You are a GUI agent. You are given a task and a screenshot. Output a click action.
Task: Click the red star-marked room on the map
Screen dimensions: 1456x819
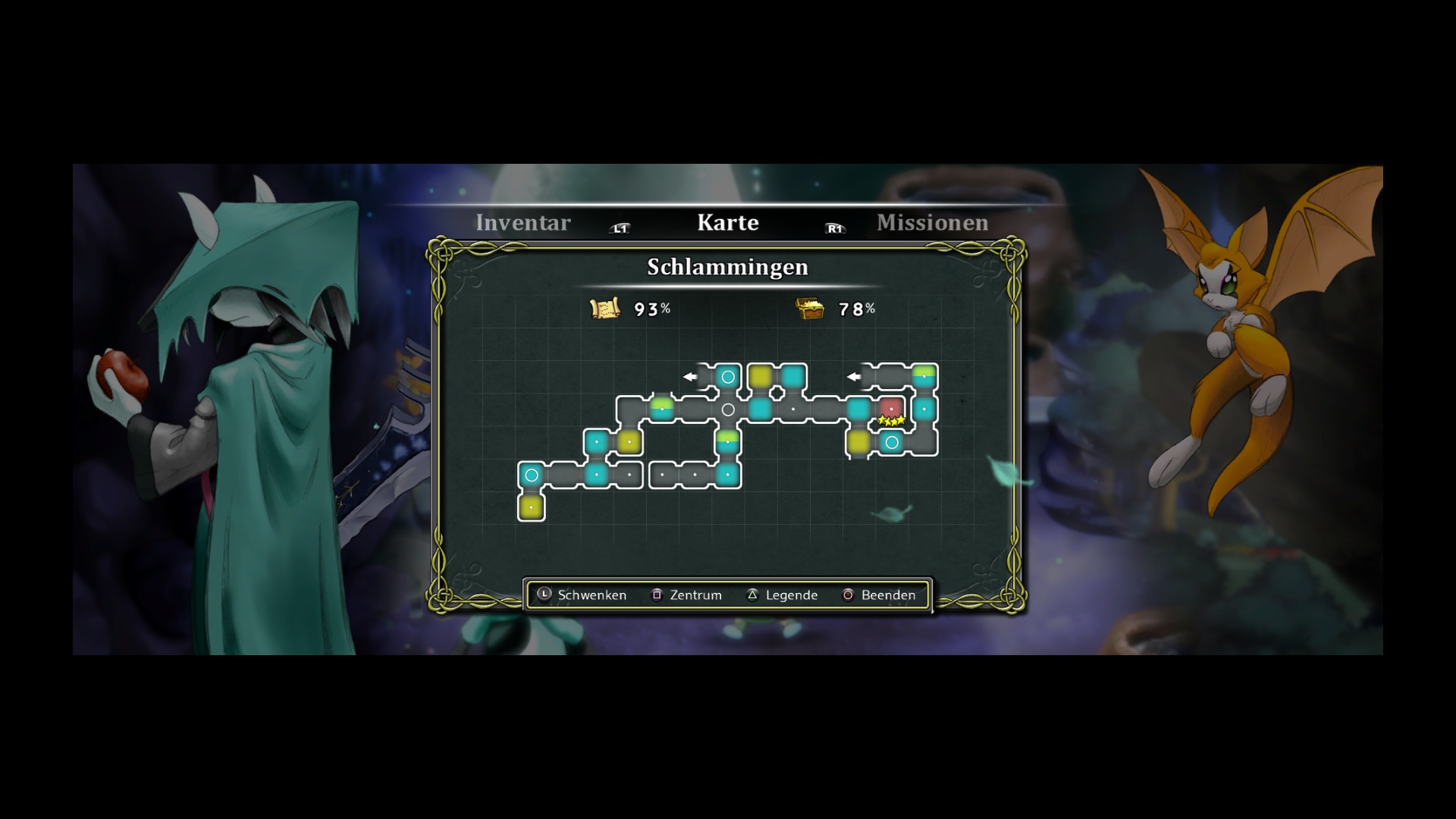click(x=891, y=409)
